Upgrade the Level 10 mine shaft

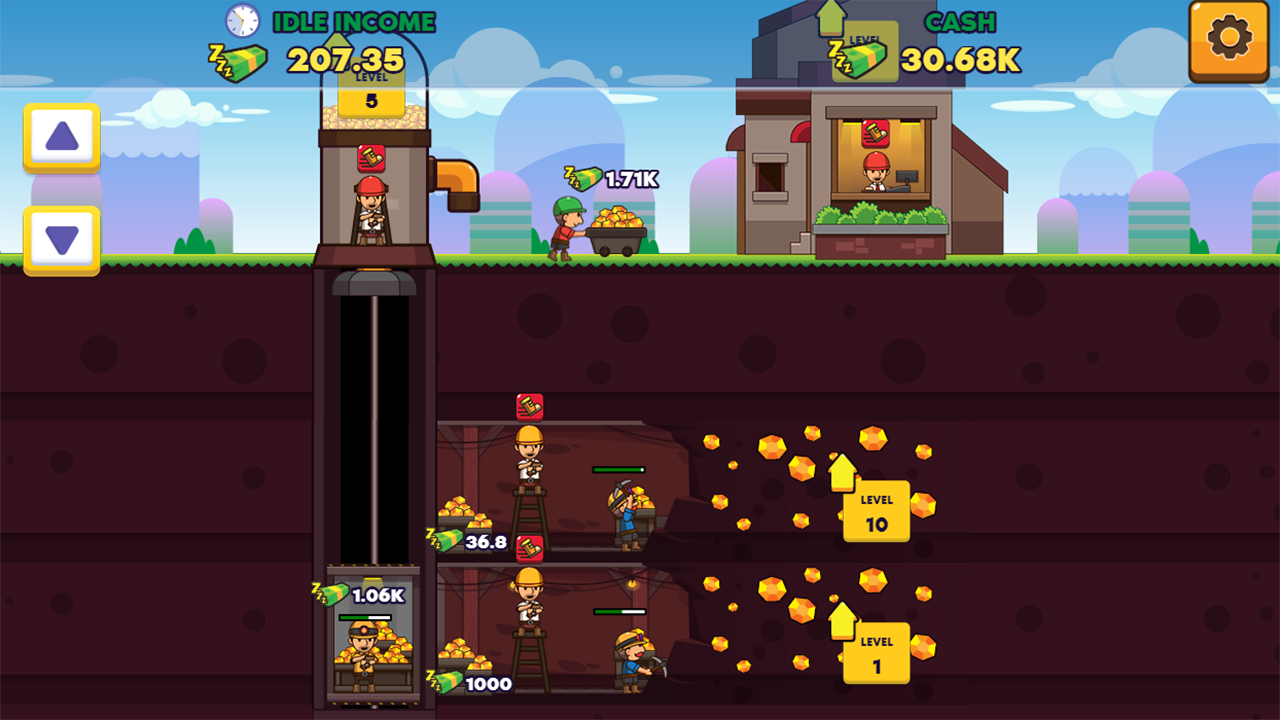pos(876,512)
